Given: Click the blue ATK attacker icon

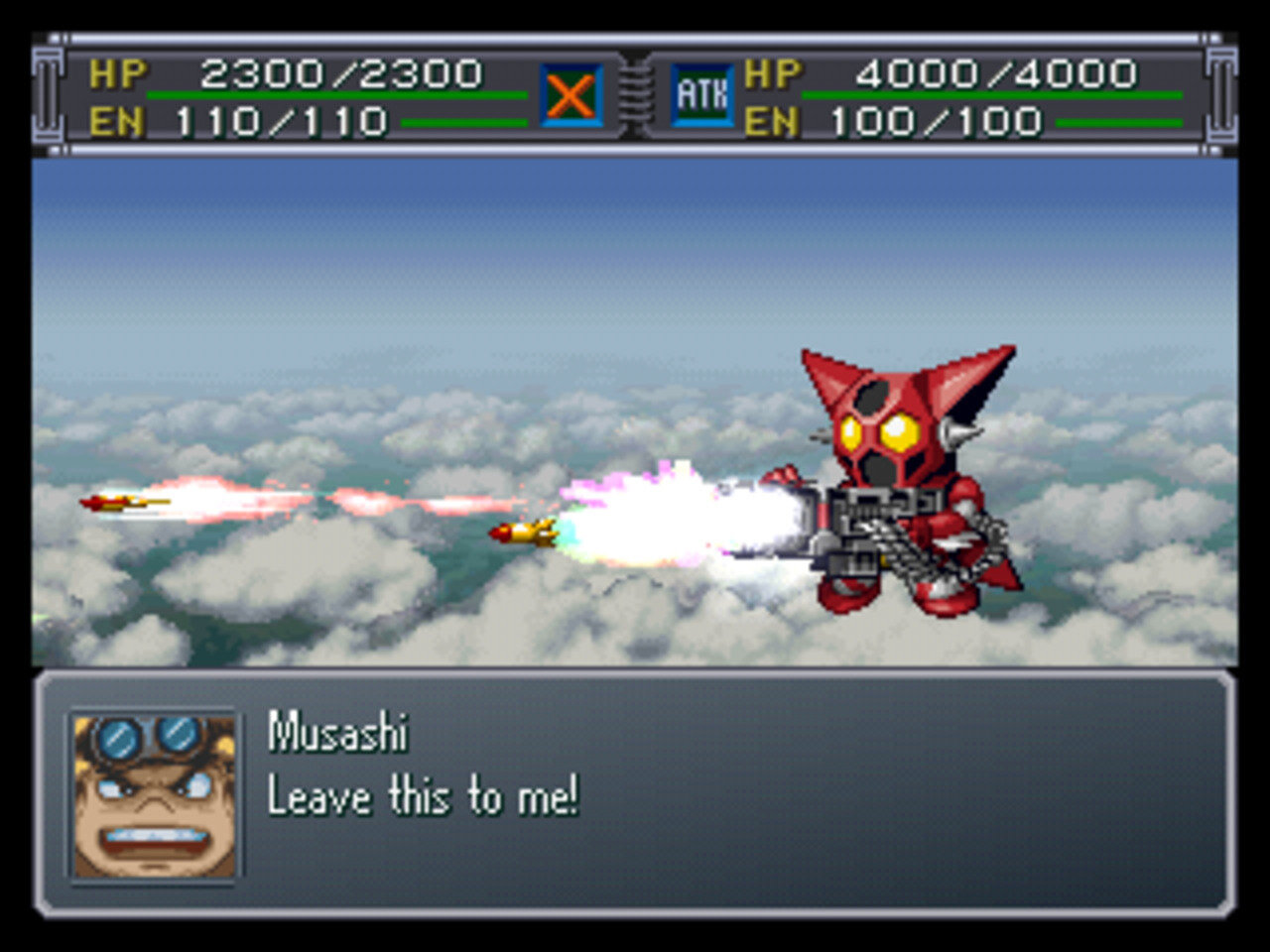Looking at the screenshot, I should coord(701,95).
